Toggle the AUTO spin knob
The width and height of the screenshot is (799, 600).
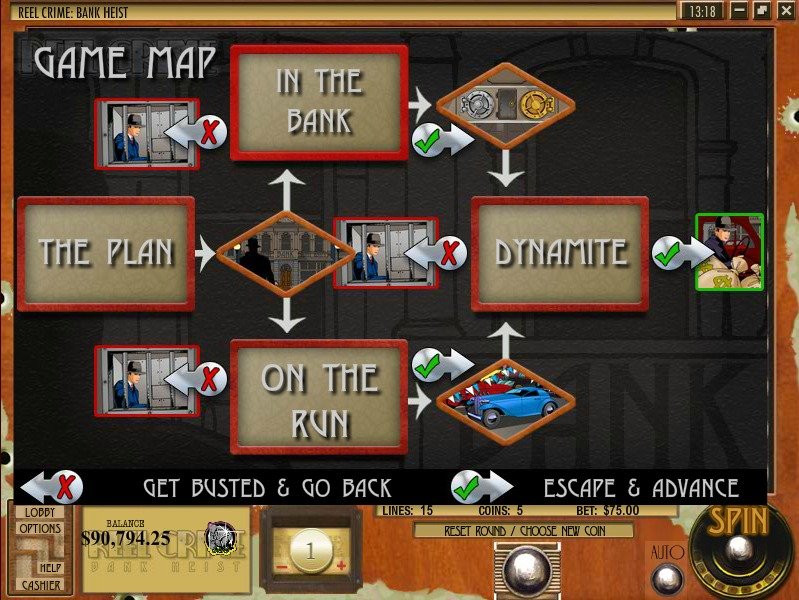[x=666, y=578]
